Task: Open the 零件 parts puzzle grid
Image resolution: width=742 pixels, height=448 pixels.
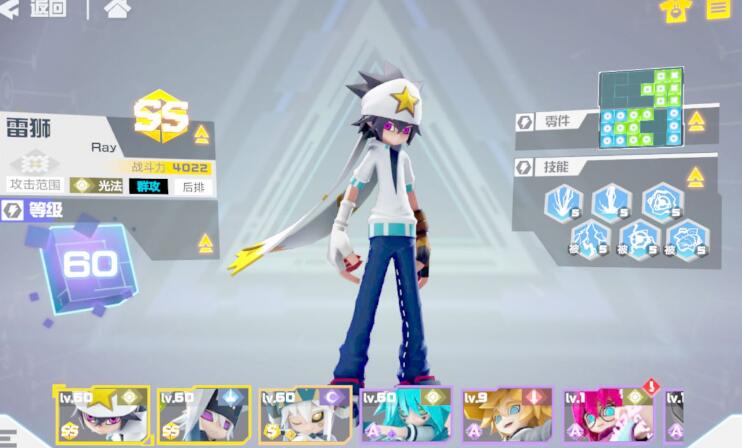Action: tap(640, 108)
